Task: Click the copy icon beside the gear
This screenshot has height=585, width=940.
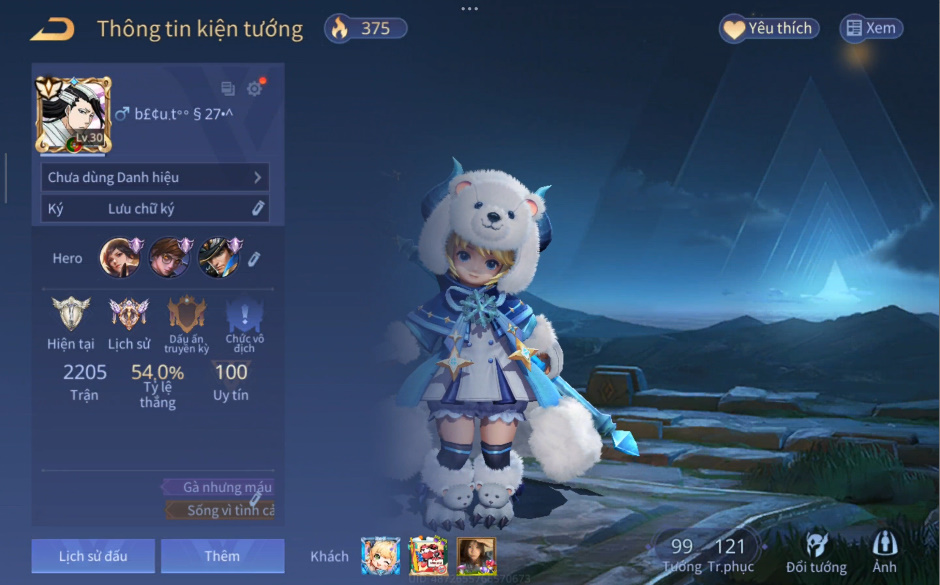Action: coord(228,88)
